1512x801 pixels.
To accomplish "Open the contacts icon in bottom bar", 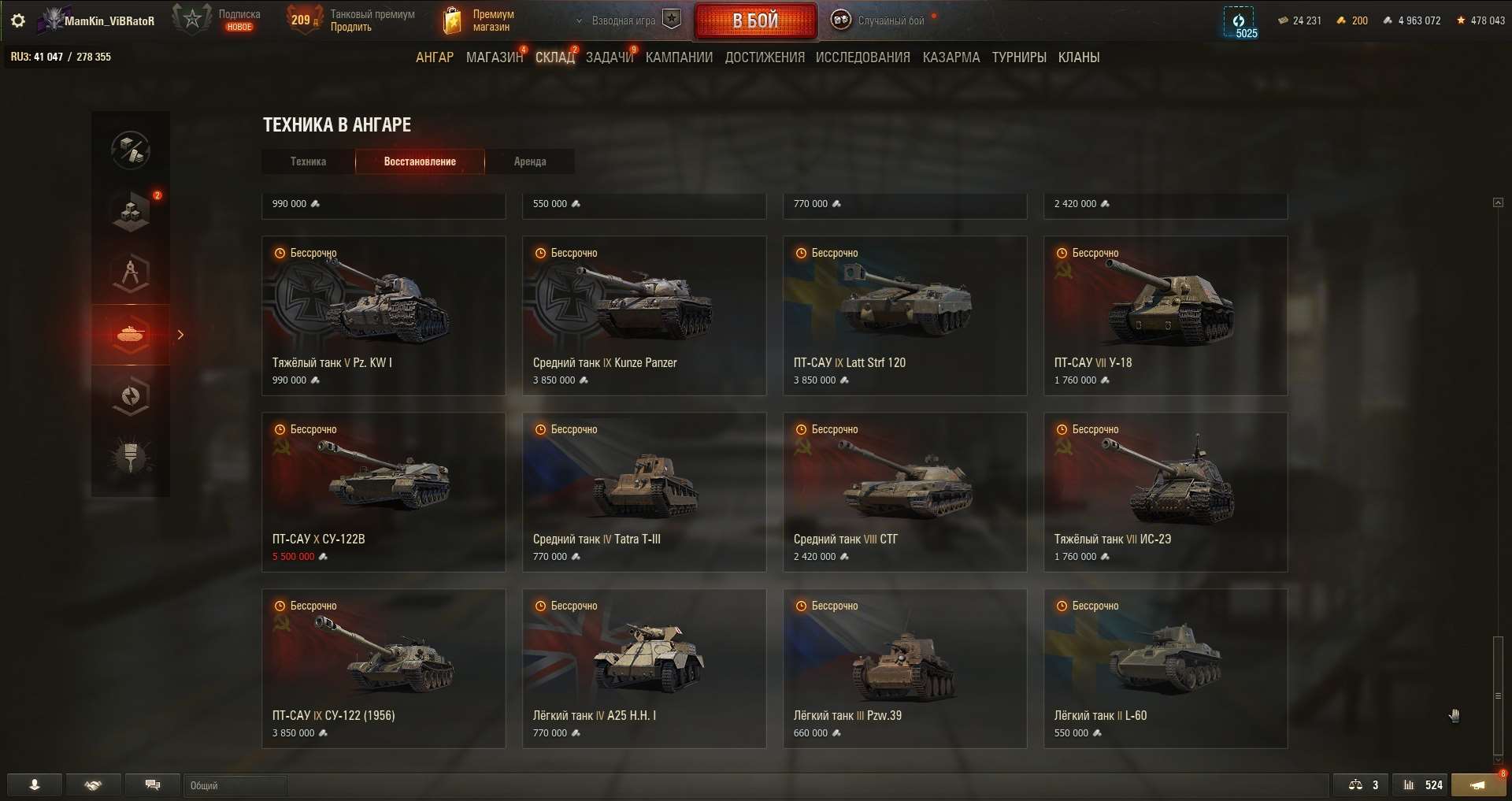I will (x=33, y=784).
